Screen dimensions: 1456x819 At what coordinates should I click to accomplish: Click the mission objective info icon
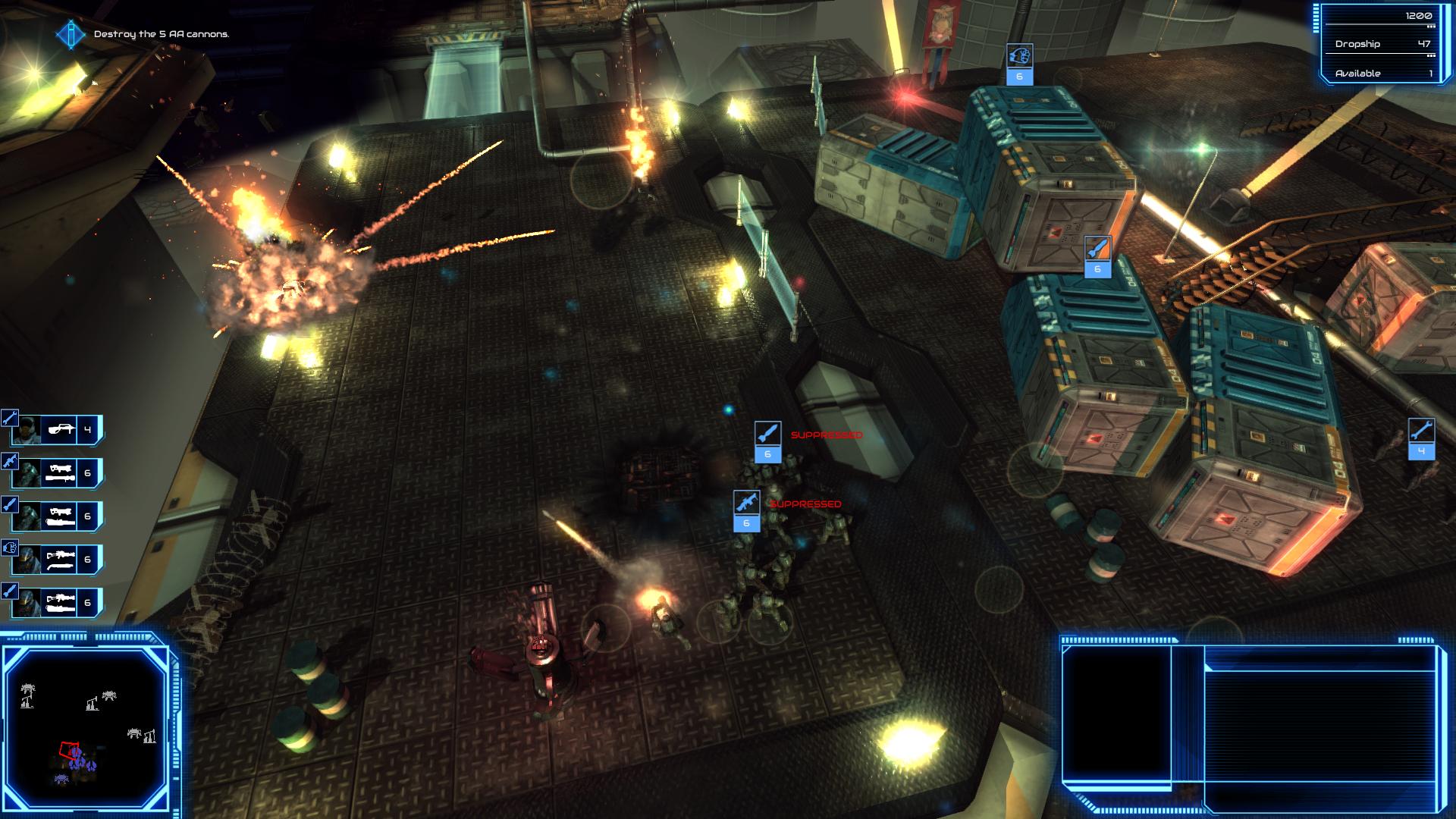tap(69, 34)
